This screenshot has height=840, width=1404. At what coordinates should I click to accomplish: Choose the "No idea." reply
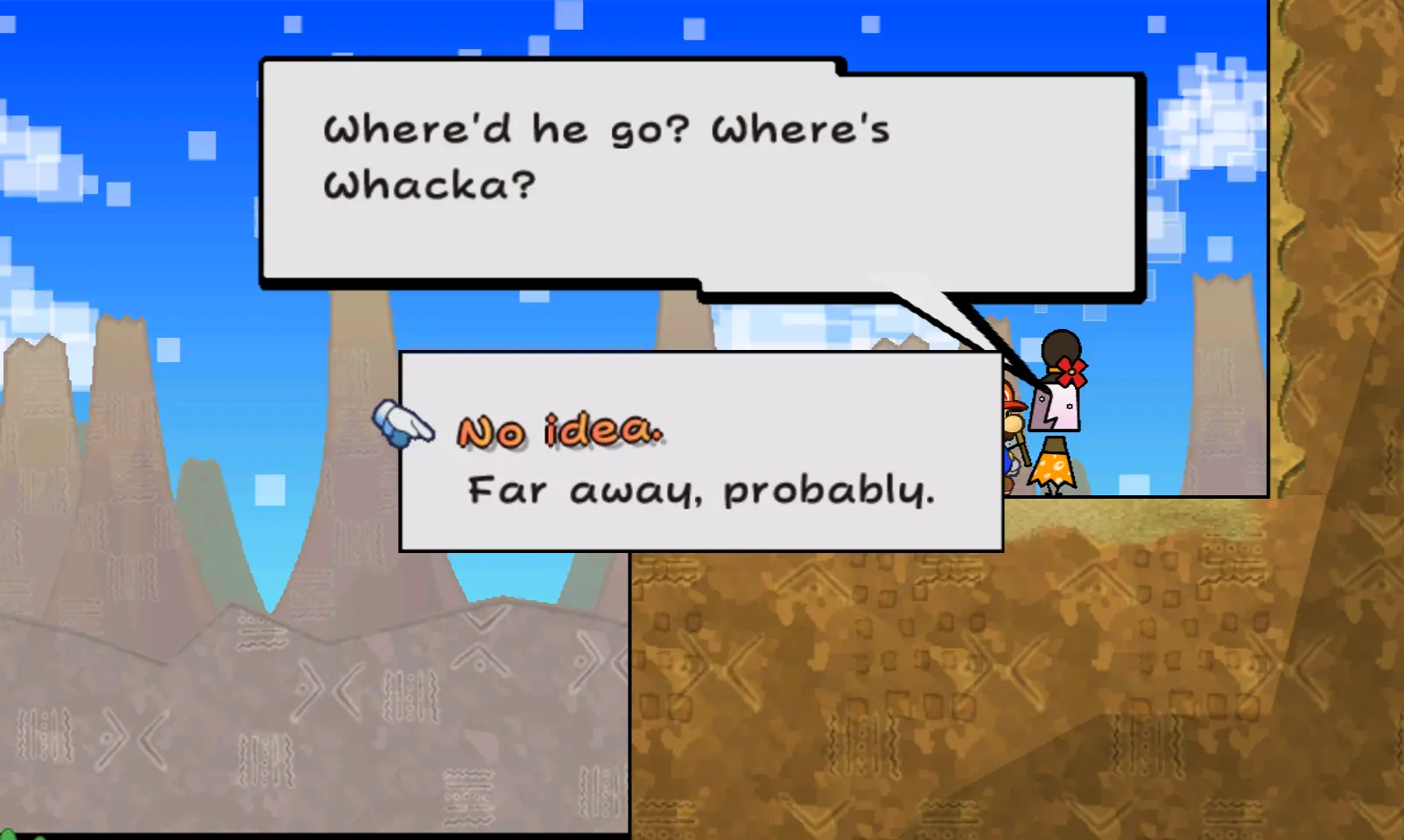[x=560, y=431]
